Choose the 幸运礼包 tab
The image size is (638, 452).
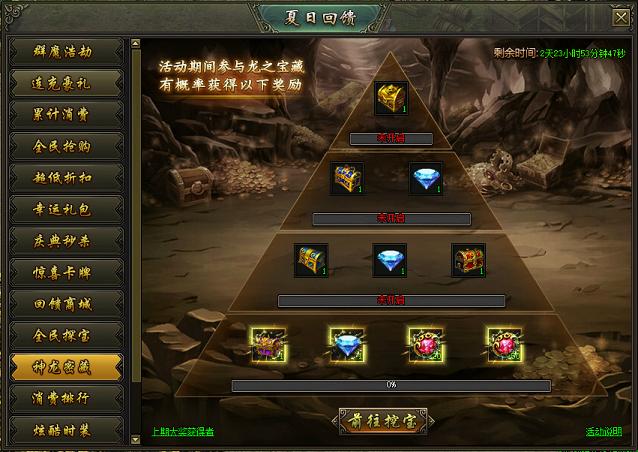[66, 208]
